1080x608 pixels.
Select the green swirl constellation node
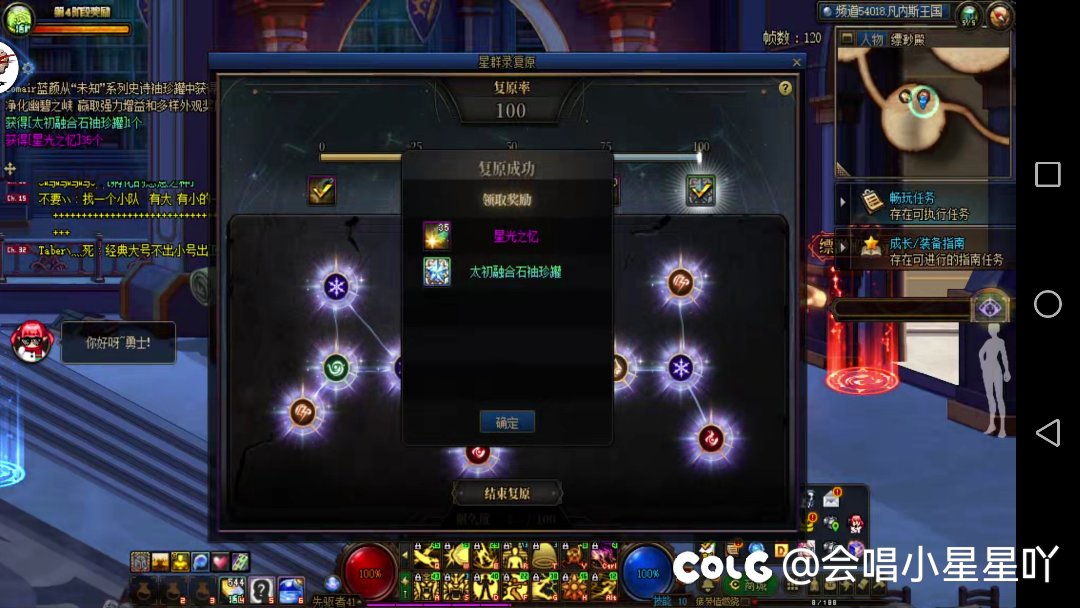coord(337,368)
